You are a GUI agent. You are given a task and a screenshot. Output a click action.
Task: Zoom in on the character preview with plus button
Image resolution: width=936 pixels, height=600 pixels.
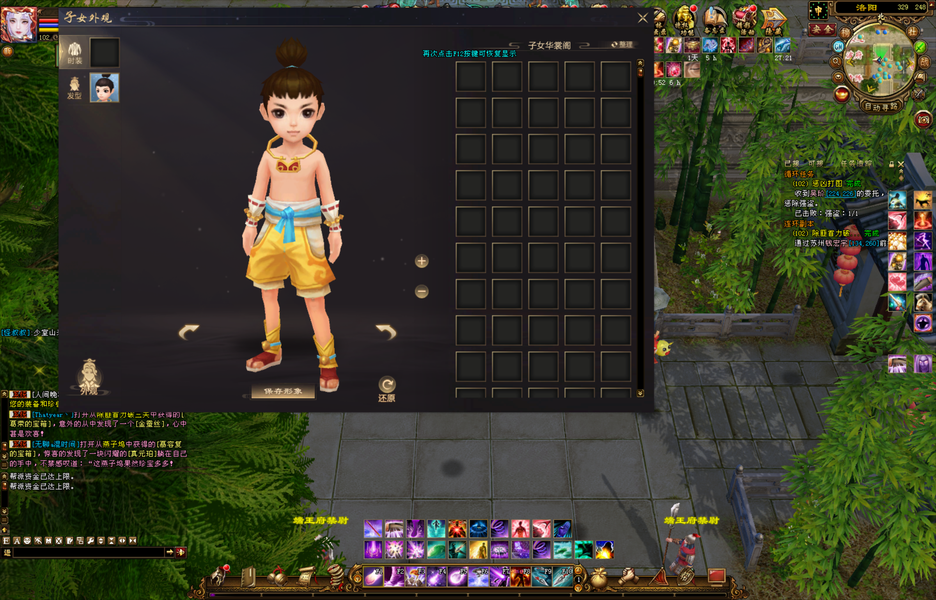[x=422, y=261]
